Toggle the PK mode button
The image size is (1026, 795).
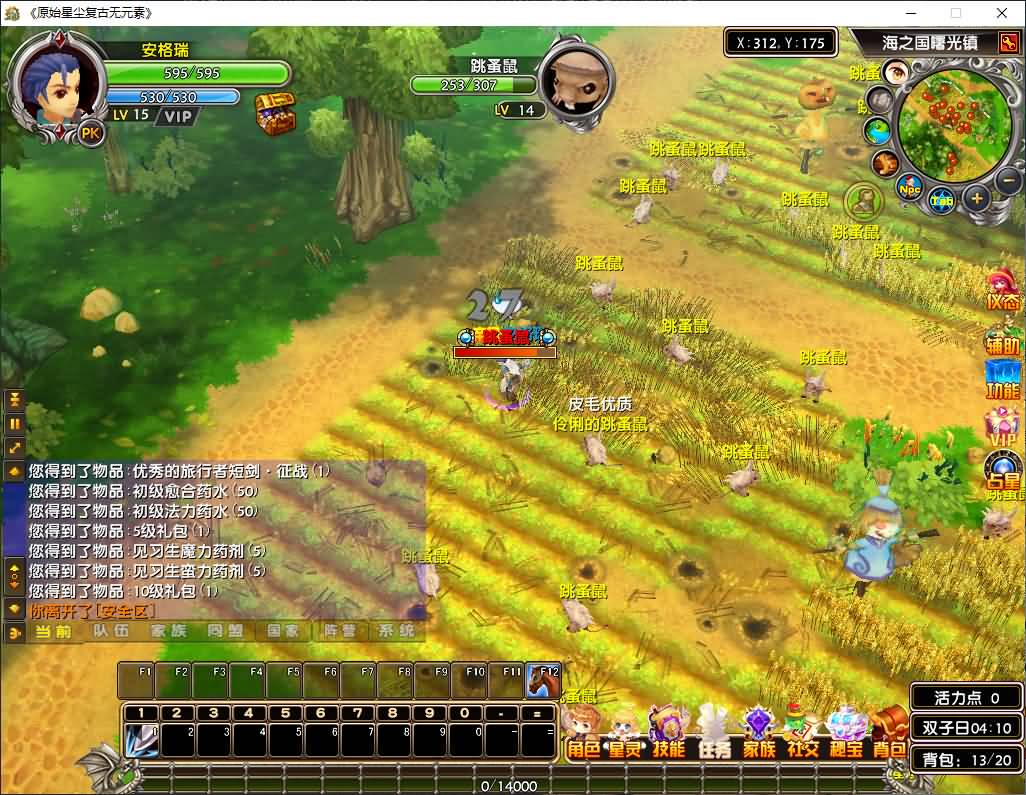point(91,133)
